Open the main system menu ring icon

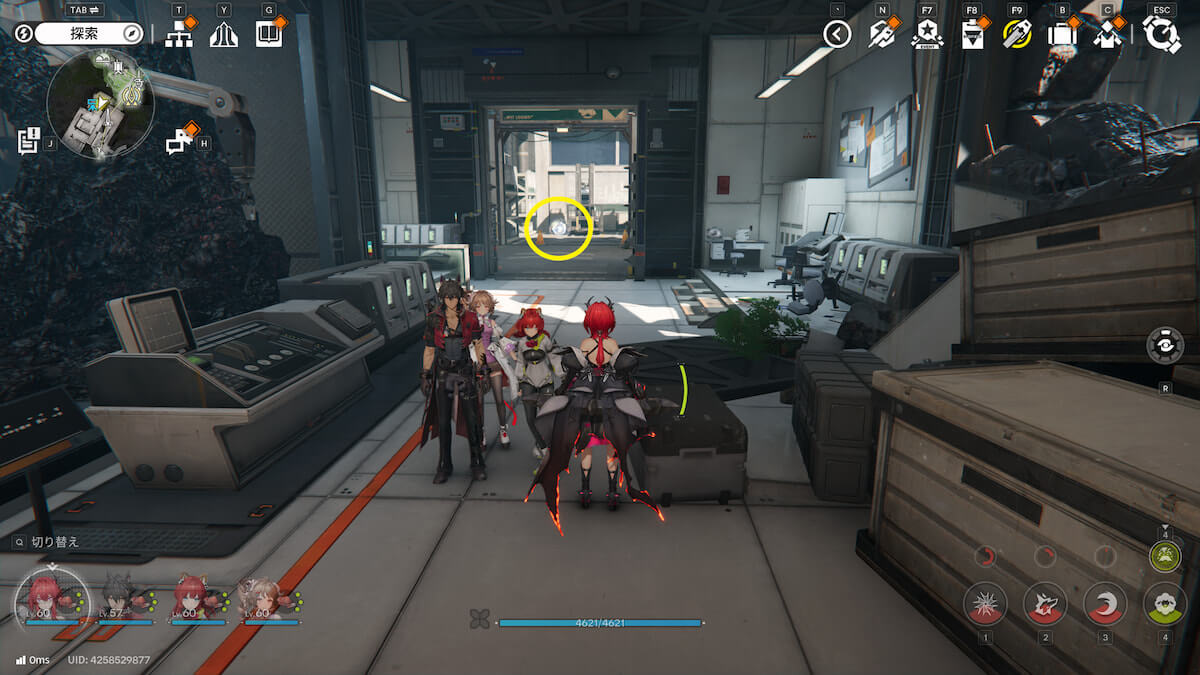[x=1161, y=35]
